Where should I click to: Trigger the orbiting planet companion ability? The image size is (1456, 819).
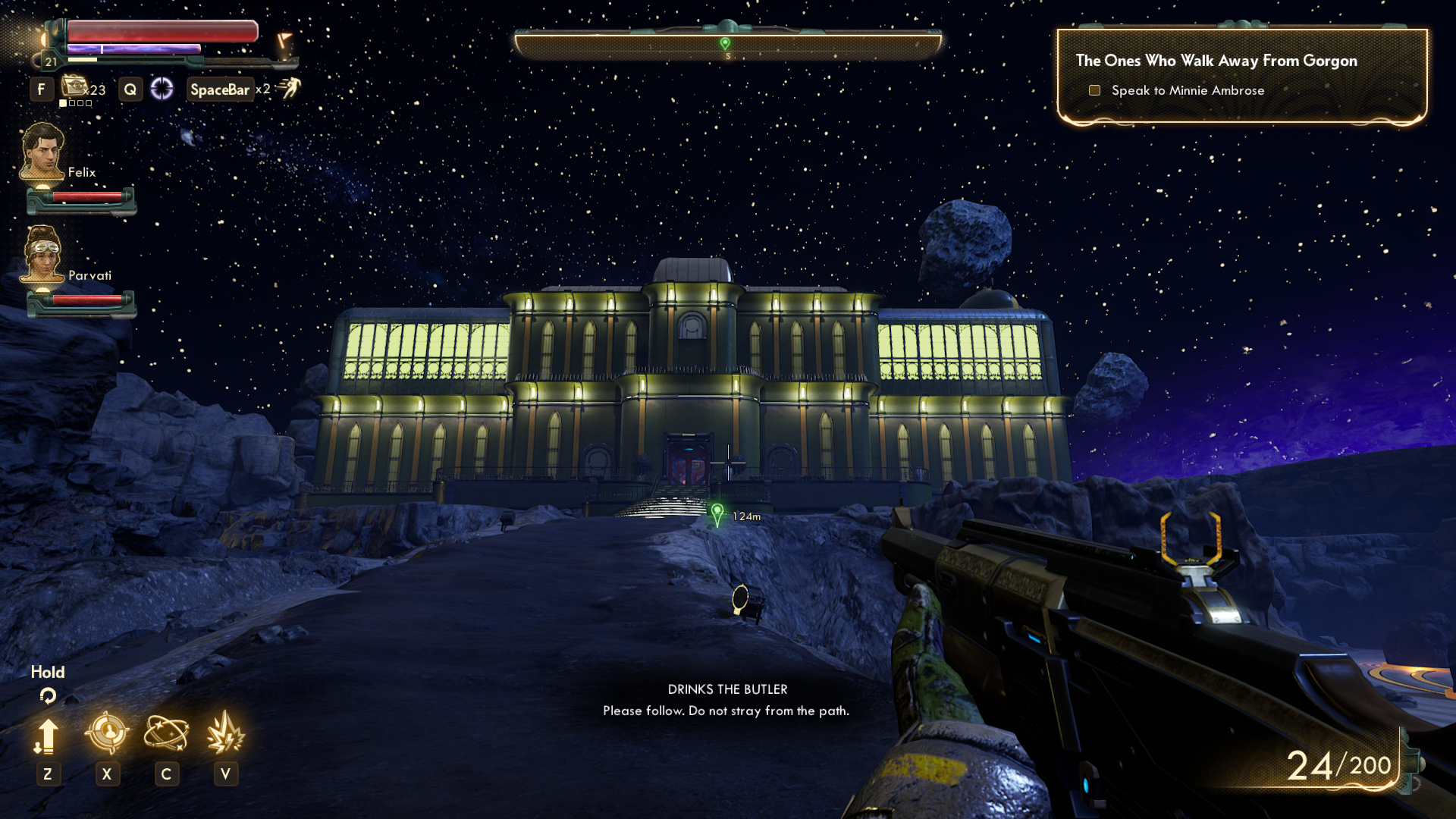pos(166,733)
